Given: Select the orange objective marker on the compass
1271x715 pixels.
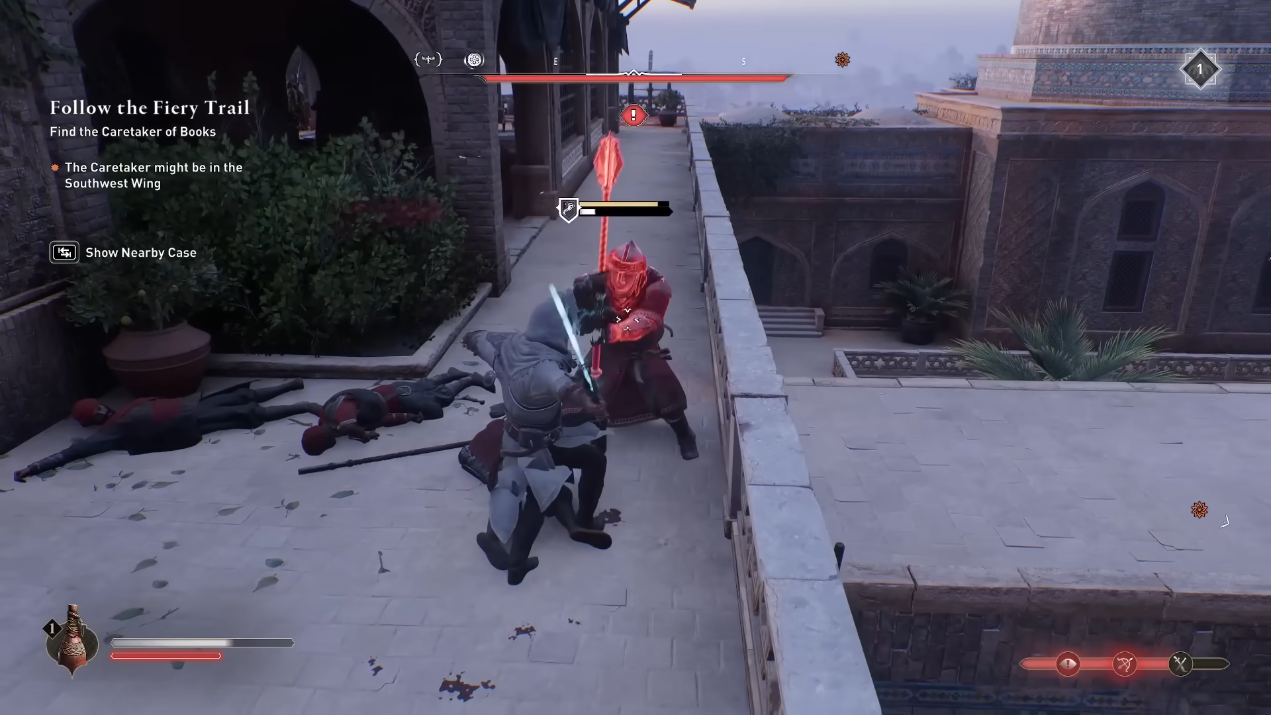Looking at the screenshot, I should [842, 60].
